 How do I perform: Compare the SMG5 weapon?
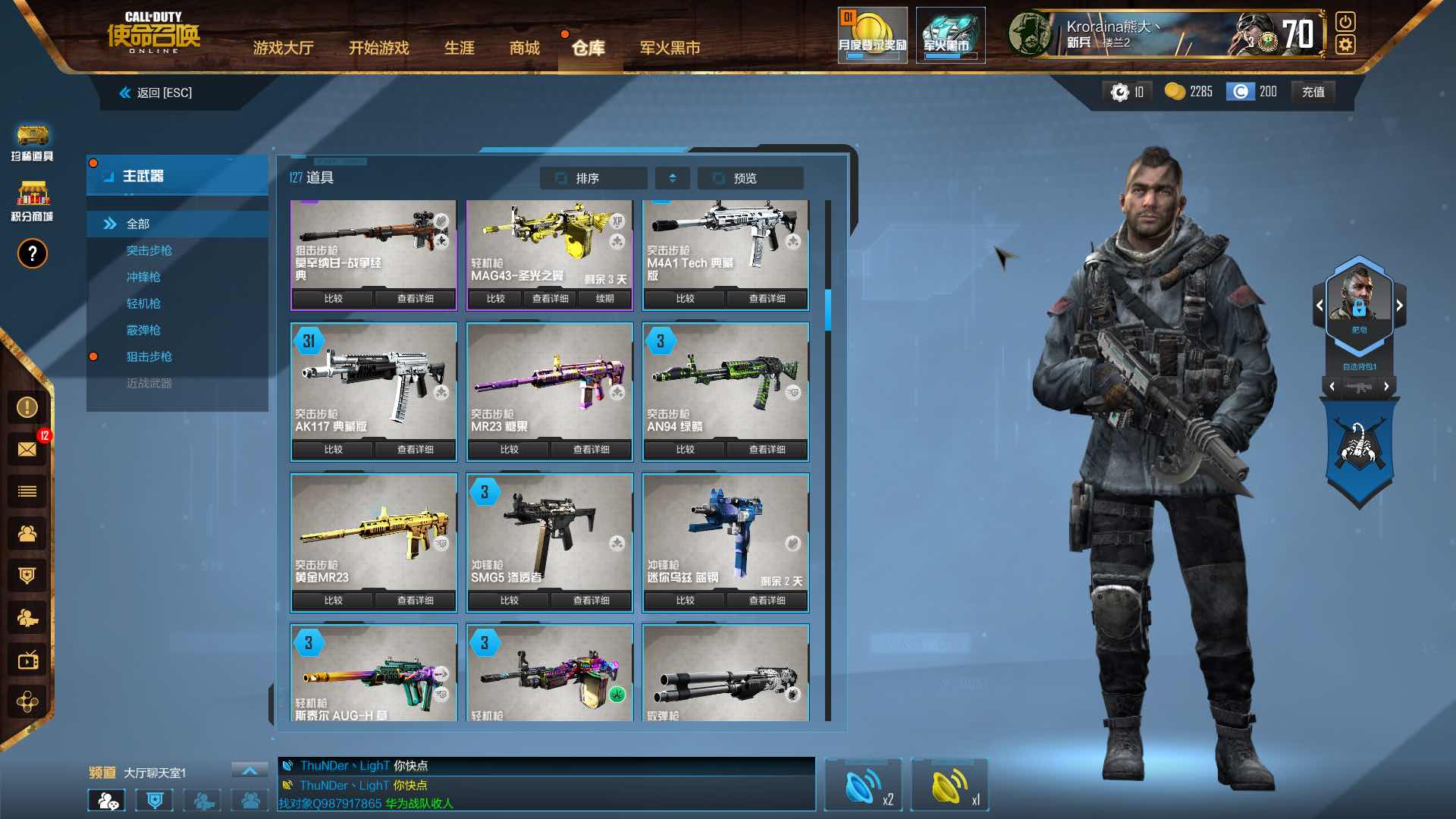(x=509, y=601)
